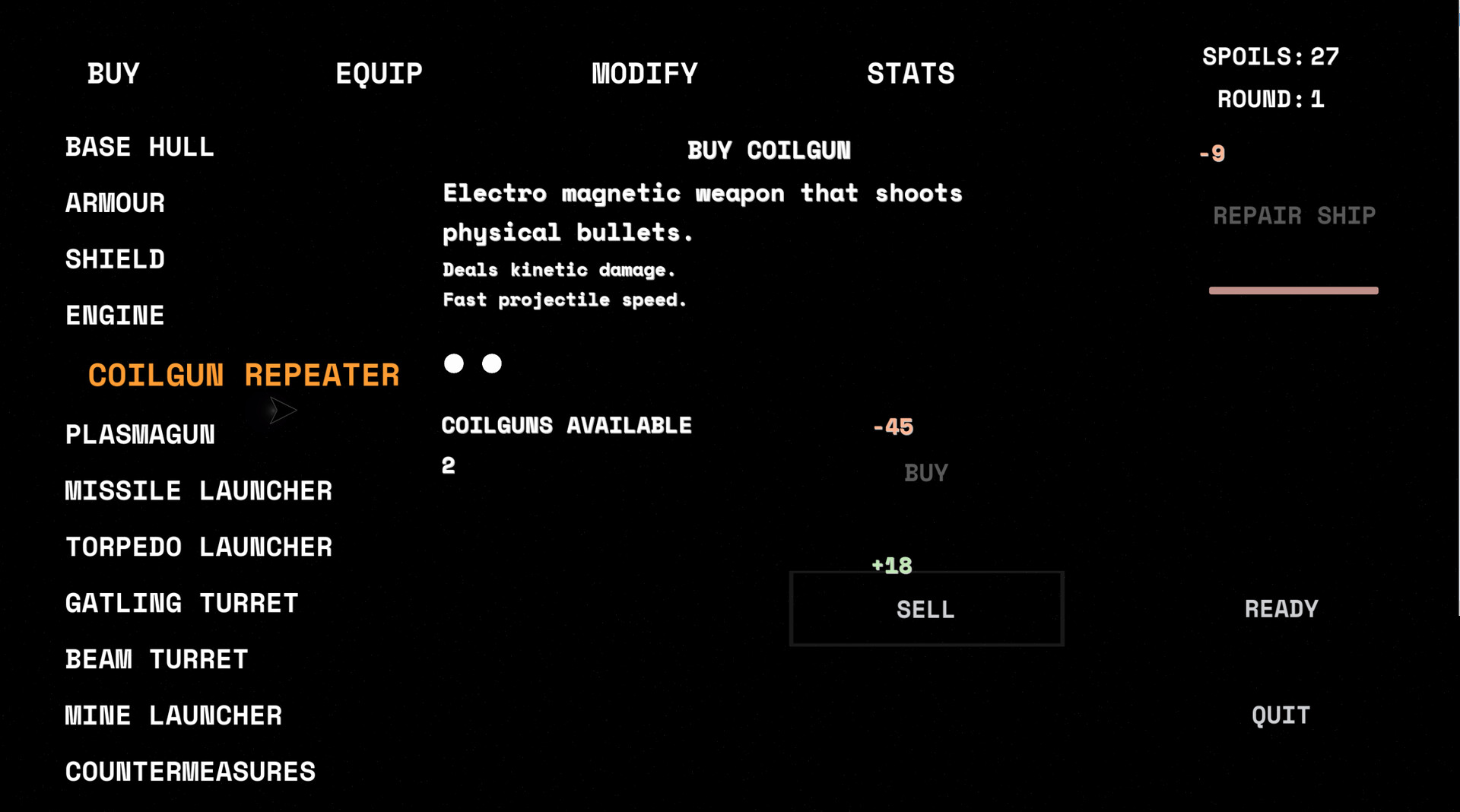Choose ENGINE from the list

click(x=114, y=314)
